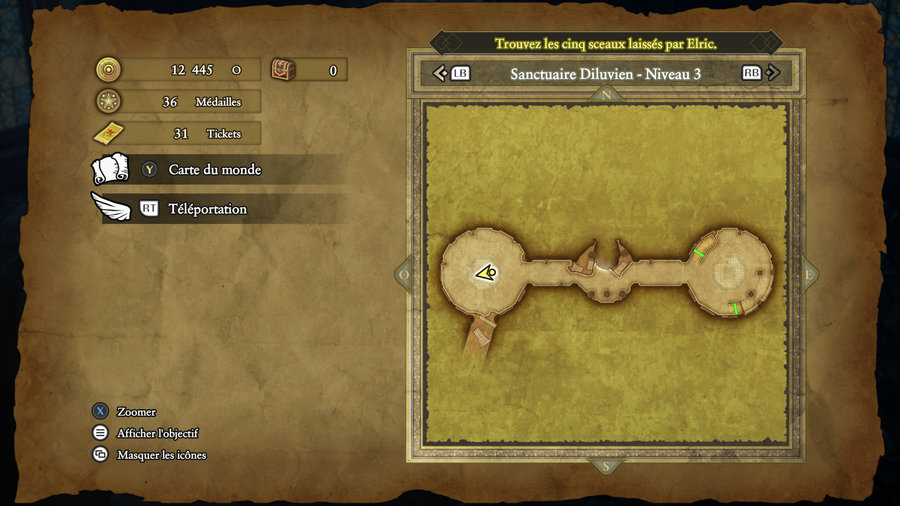
Task: Click the upper green door marker
Action: coord(698,253)
